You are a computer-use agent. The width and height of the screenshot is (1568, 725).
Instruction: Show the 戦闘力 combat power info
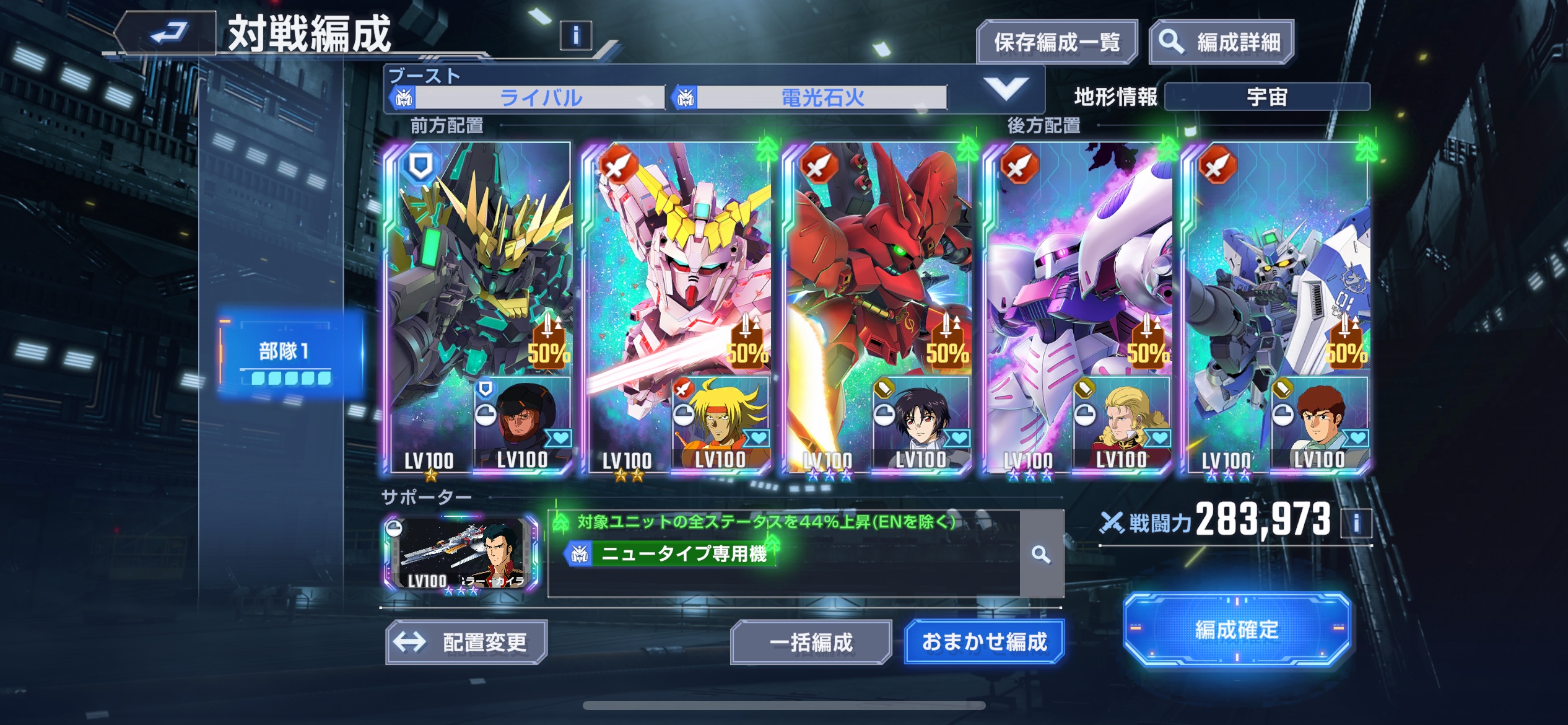[x=1356, y=523]
